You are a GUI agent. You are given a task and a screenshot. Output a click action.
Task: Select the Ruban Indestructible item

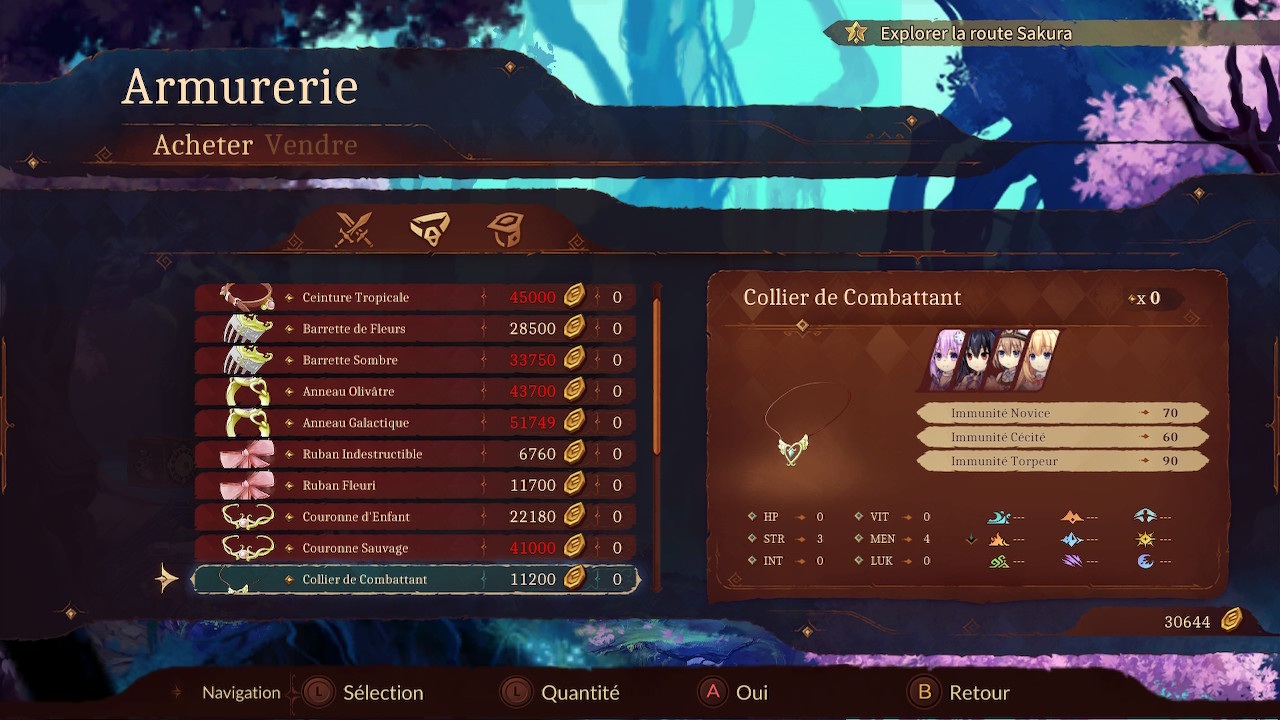(x=414, y=454)
